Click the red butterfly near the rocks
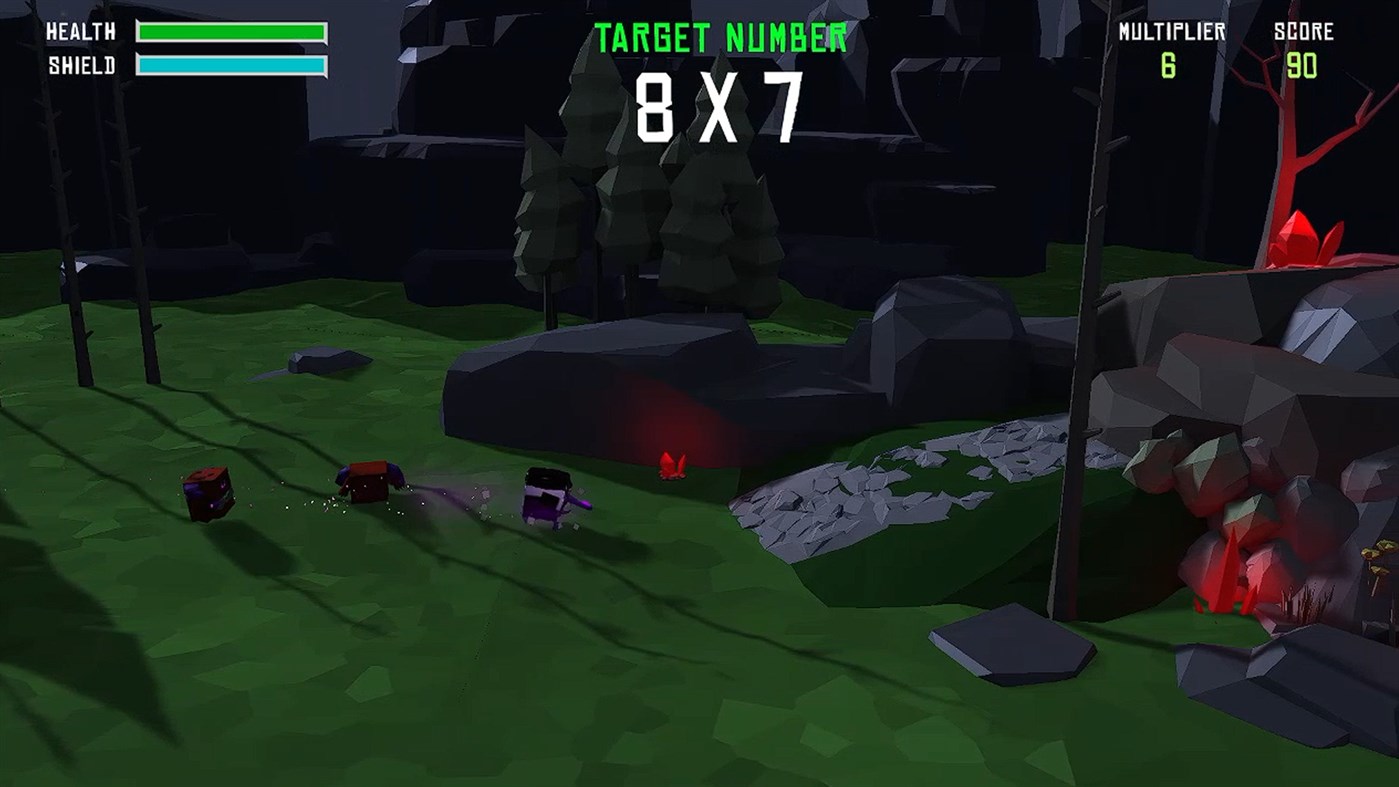 pyautogui.click(x=673, y=465)
